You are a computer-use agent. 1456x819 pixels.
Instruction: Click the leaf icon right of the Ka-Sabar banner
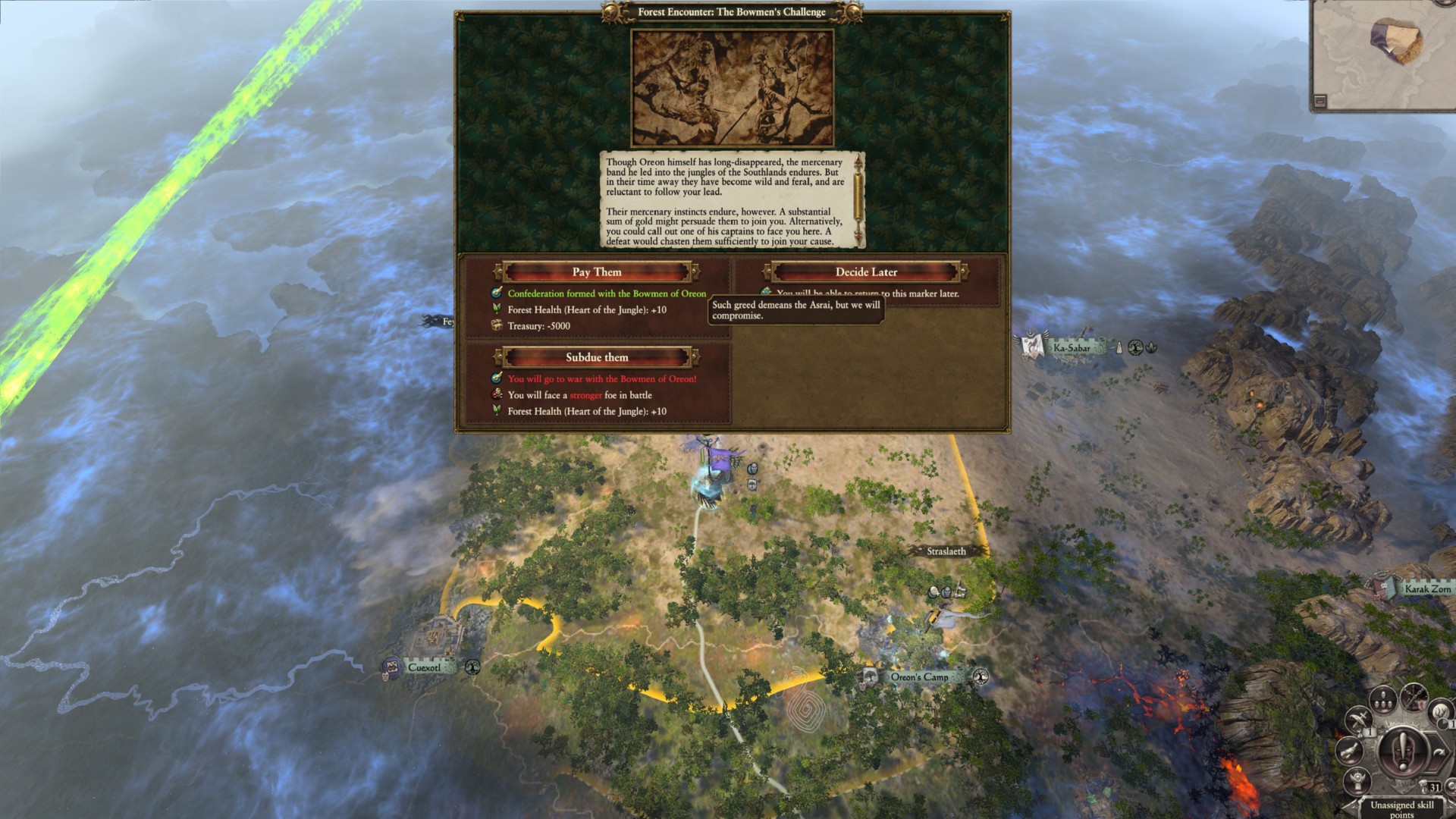[x=1151, y=348]
